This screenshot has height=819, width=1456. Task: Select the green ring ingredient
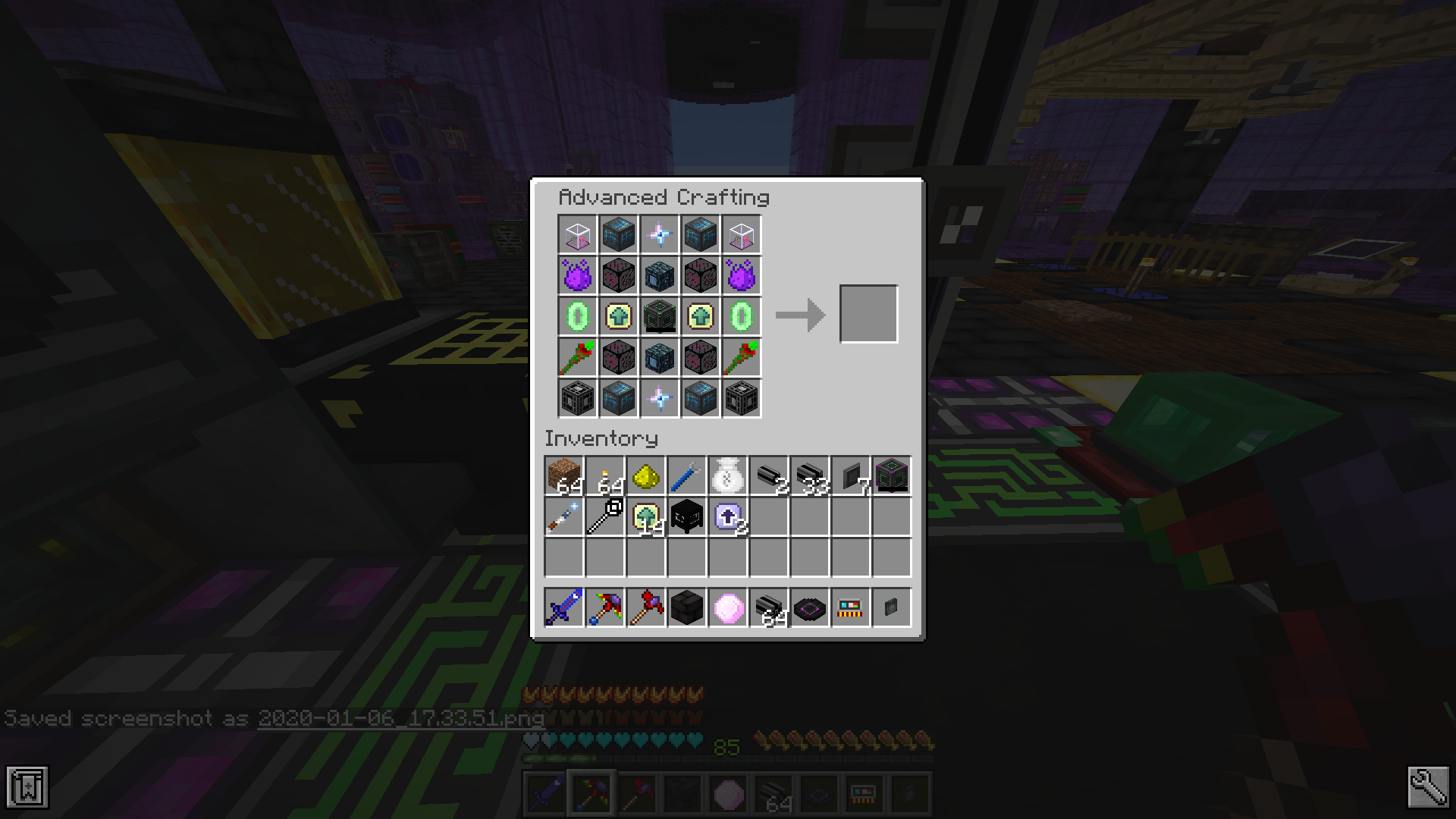(578, 316)
